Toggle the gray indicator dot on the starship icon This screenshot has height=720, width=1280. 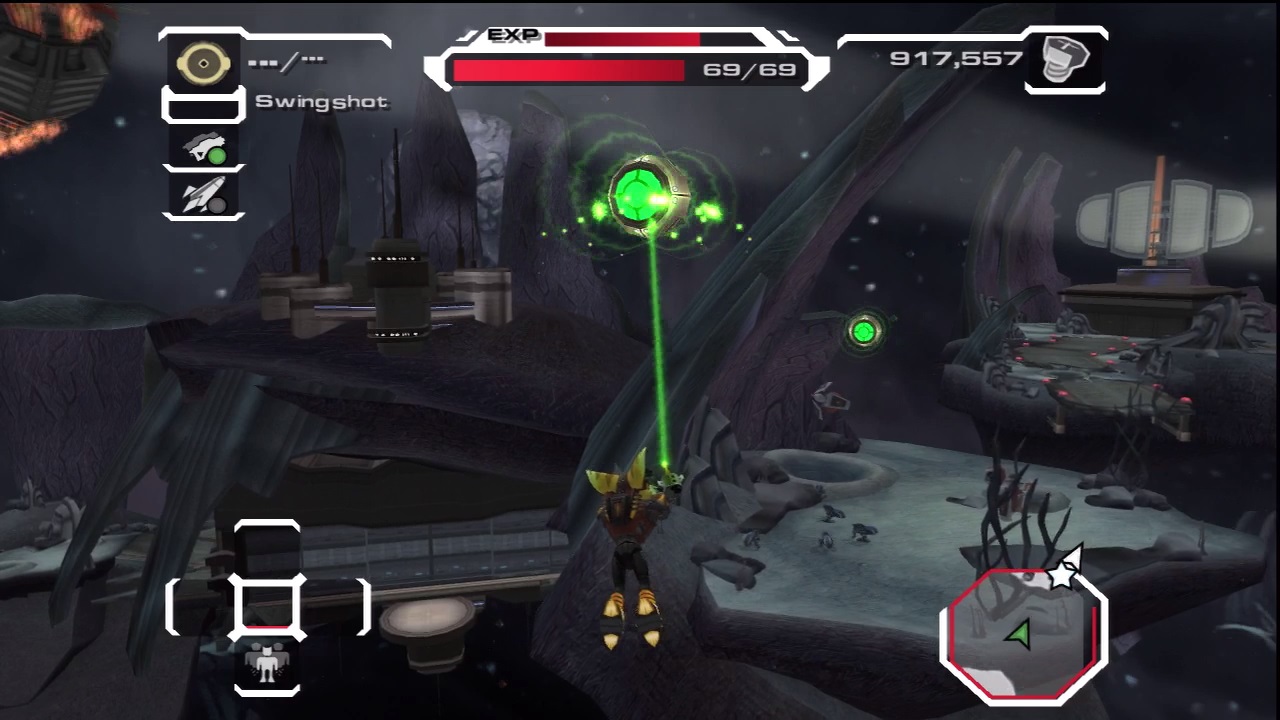[x=219, y=204]
